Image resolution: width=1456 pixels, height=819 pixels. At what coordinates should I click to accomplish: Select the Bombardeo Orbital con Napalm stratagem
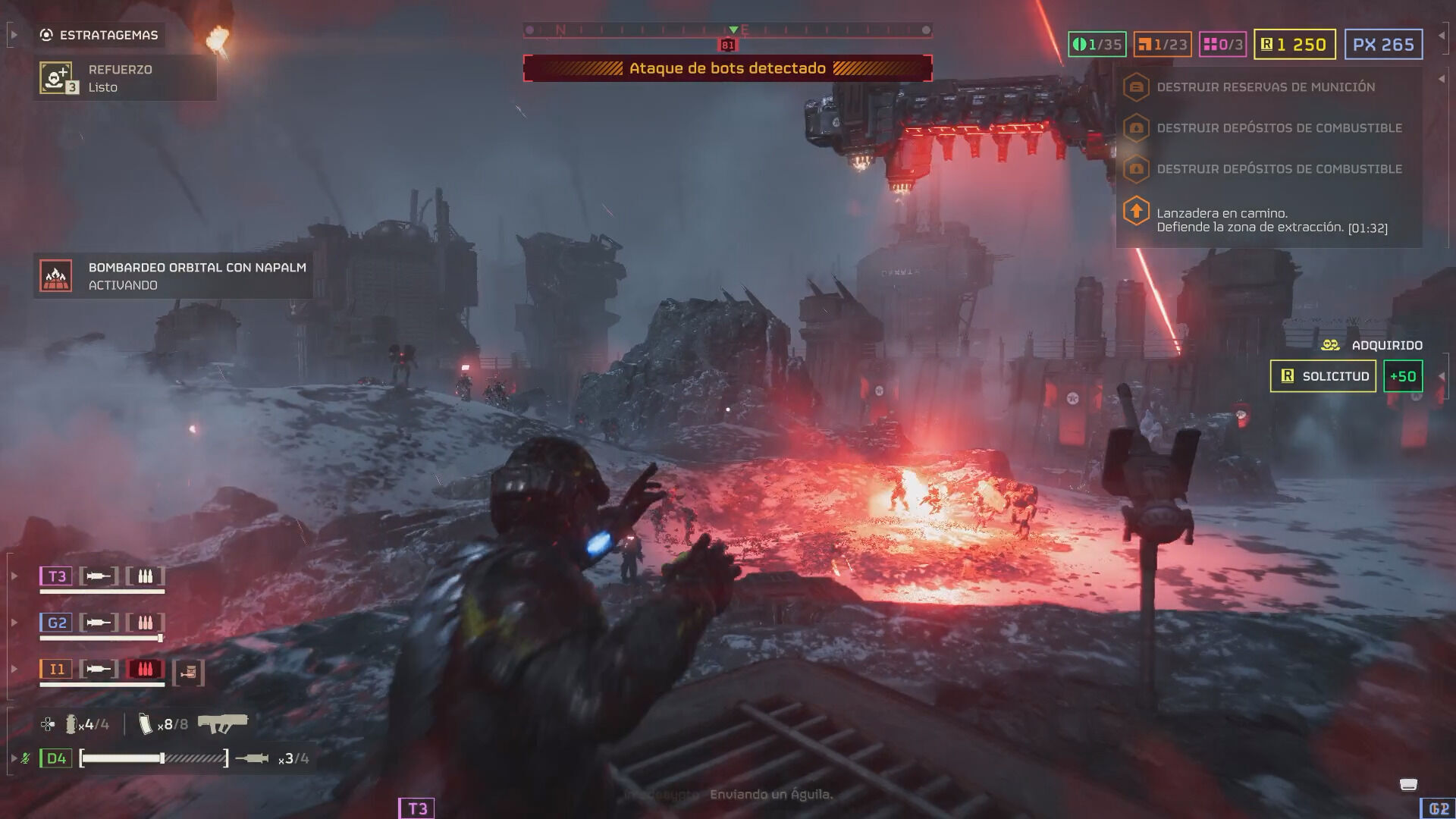(173, 276)
